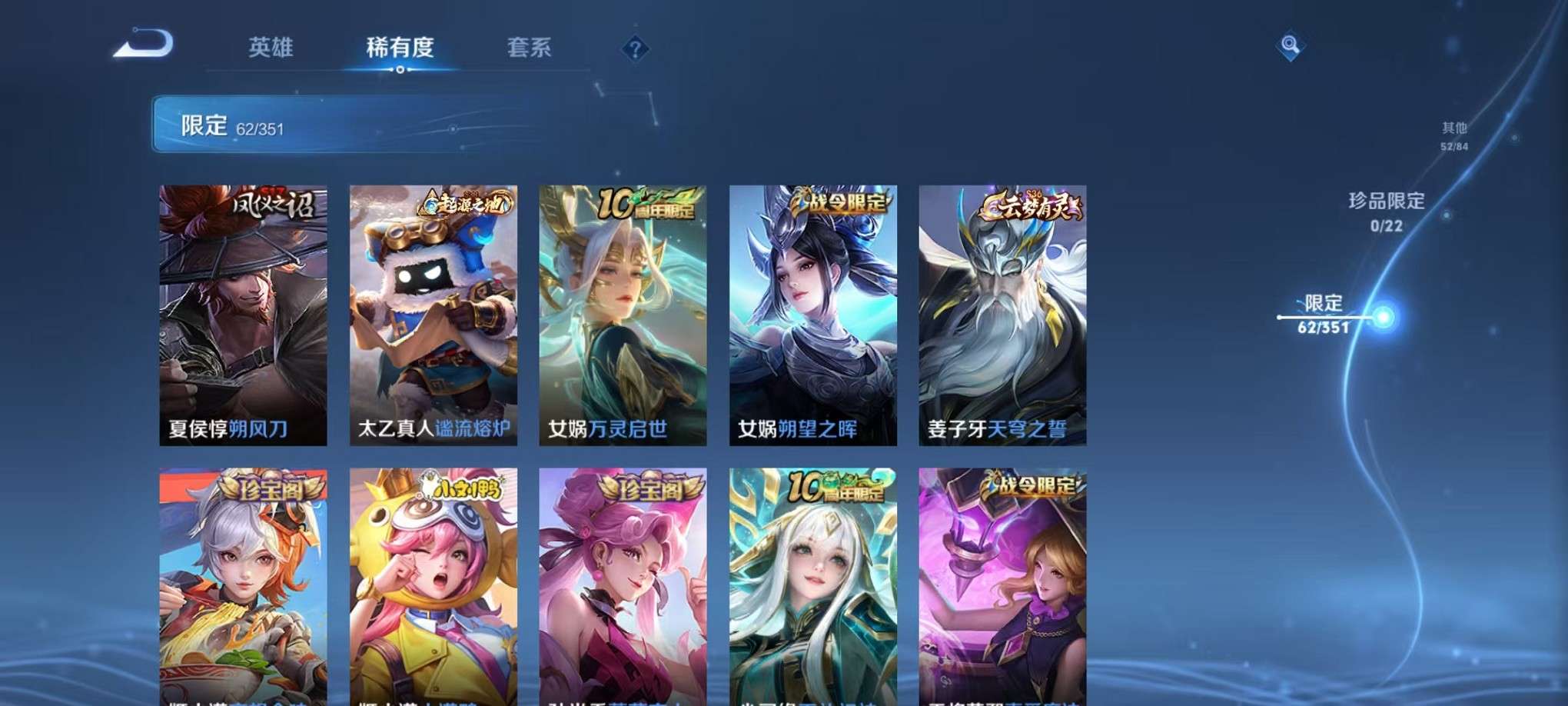Viewport: 1568px width, 706px height.
Task: Click the 战令限定 badge on 女娲朔望之晖 card
Action: [x=841, y=201]
